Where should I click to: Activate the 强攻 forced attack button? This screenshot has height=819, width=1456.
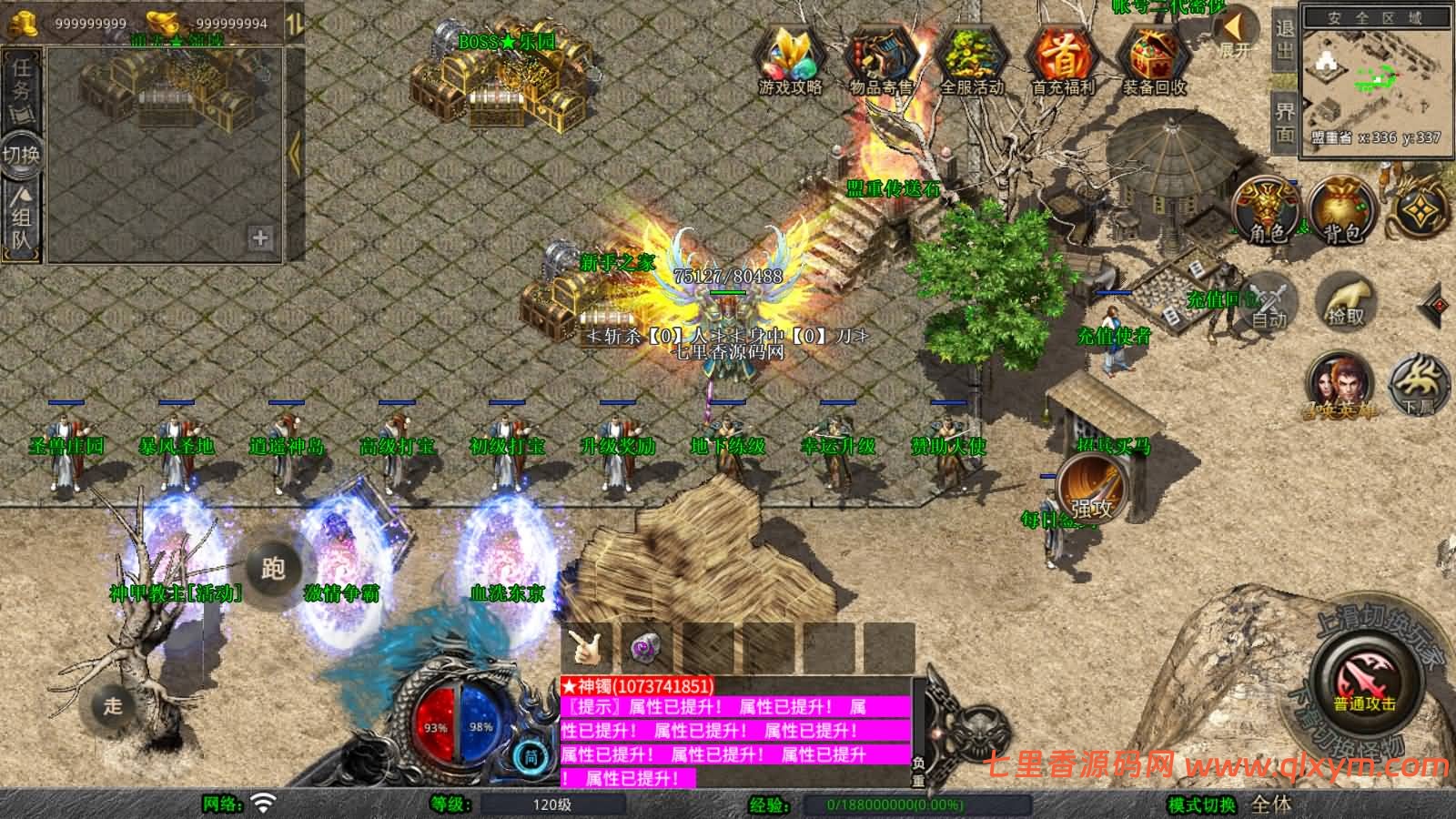click(1090, 490)
